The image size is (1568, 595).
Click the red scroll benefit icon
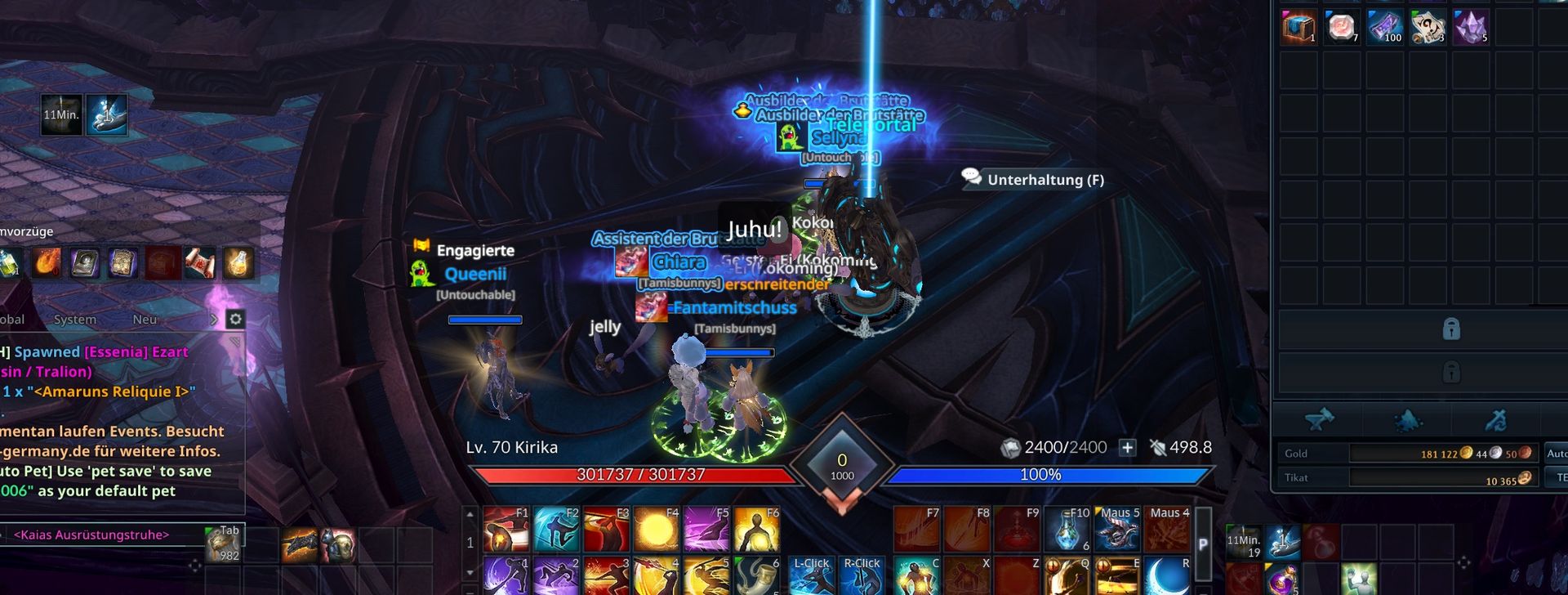point(199,263)
